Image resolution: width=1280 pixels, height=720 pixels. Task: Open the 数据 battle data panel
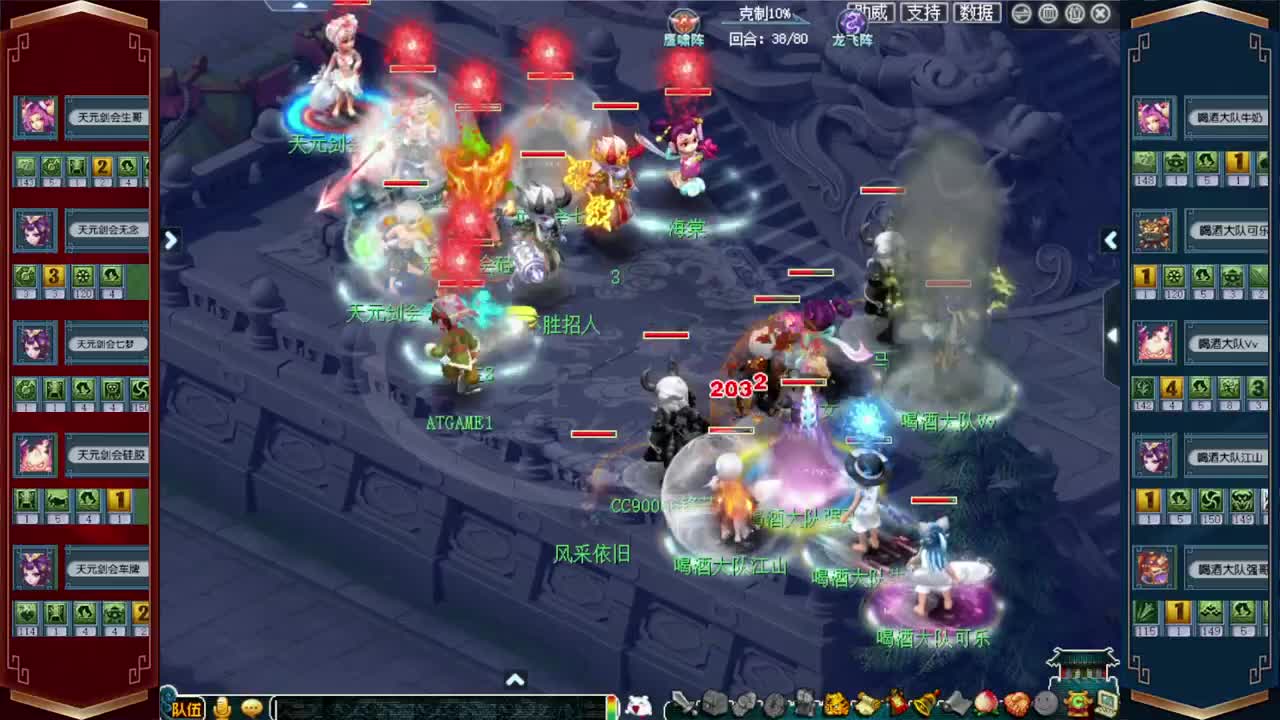pyautogui.click(x=976, y=13)
